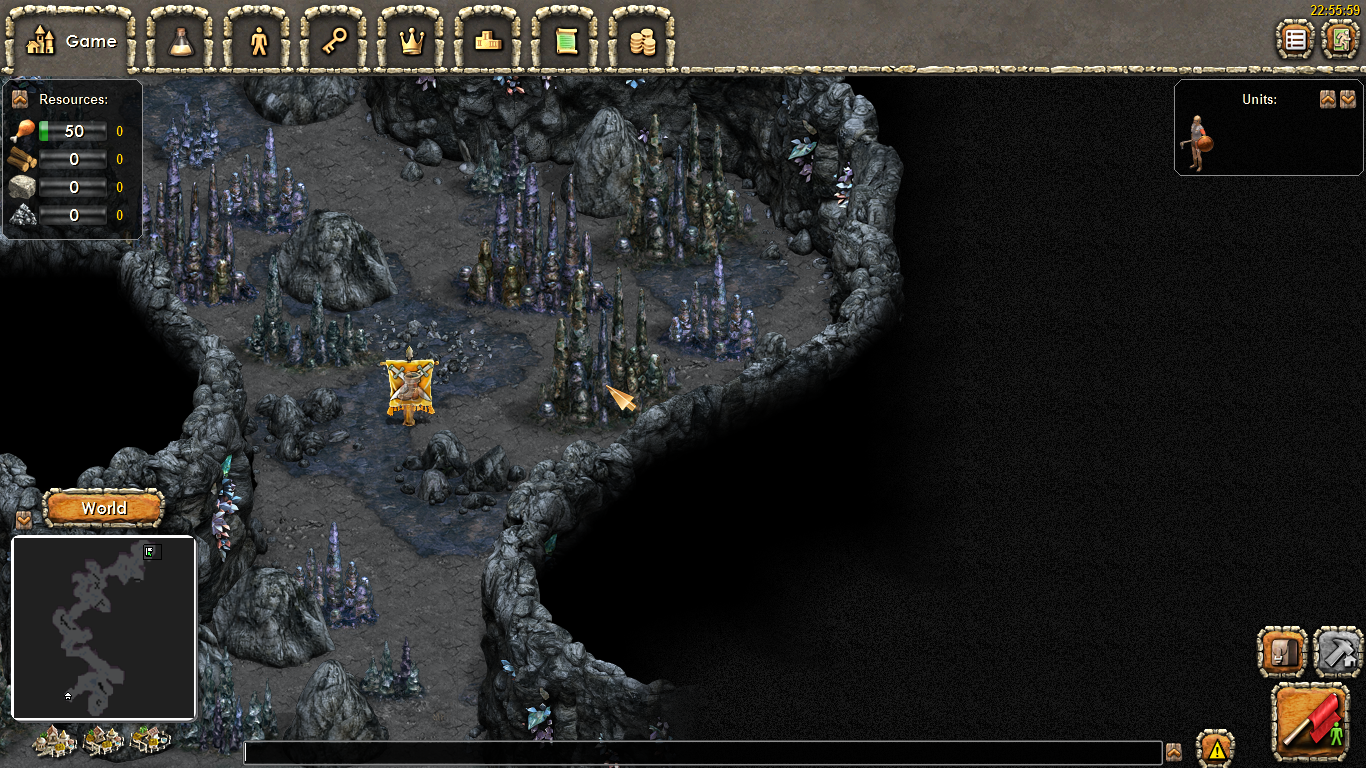Collapse the minimap with the arrow toggle
The height and width of the screenshot is (768, 1366).
tap(24, 520)
